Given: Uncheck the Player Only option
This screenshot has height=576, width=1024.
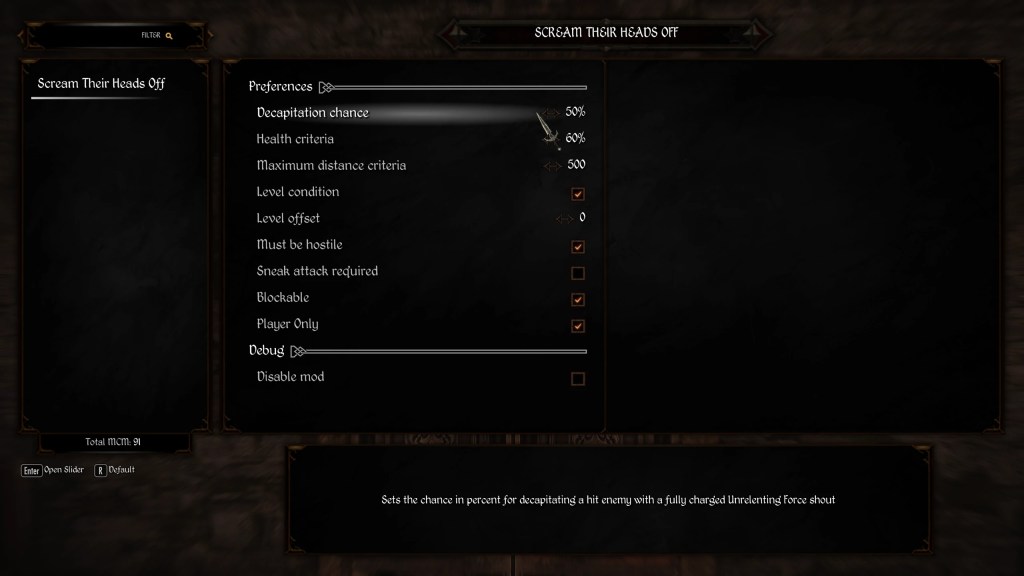Looking at the screenshot, I should [577, 326].
